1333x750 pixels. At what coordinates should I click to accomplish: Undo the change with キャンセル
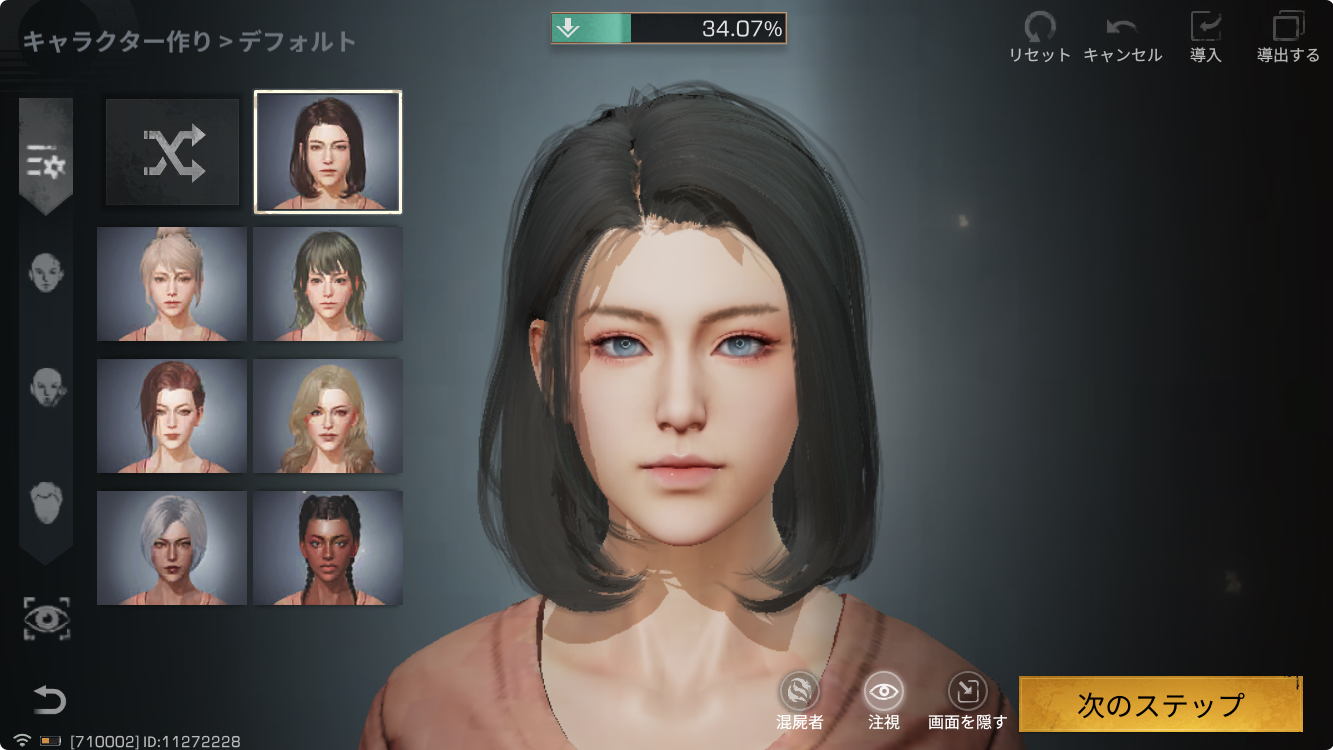[x=1122, y=37]
